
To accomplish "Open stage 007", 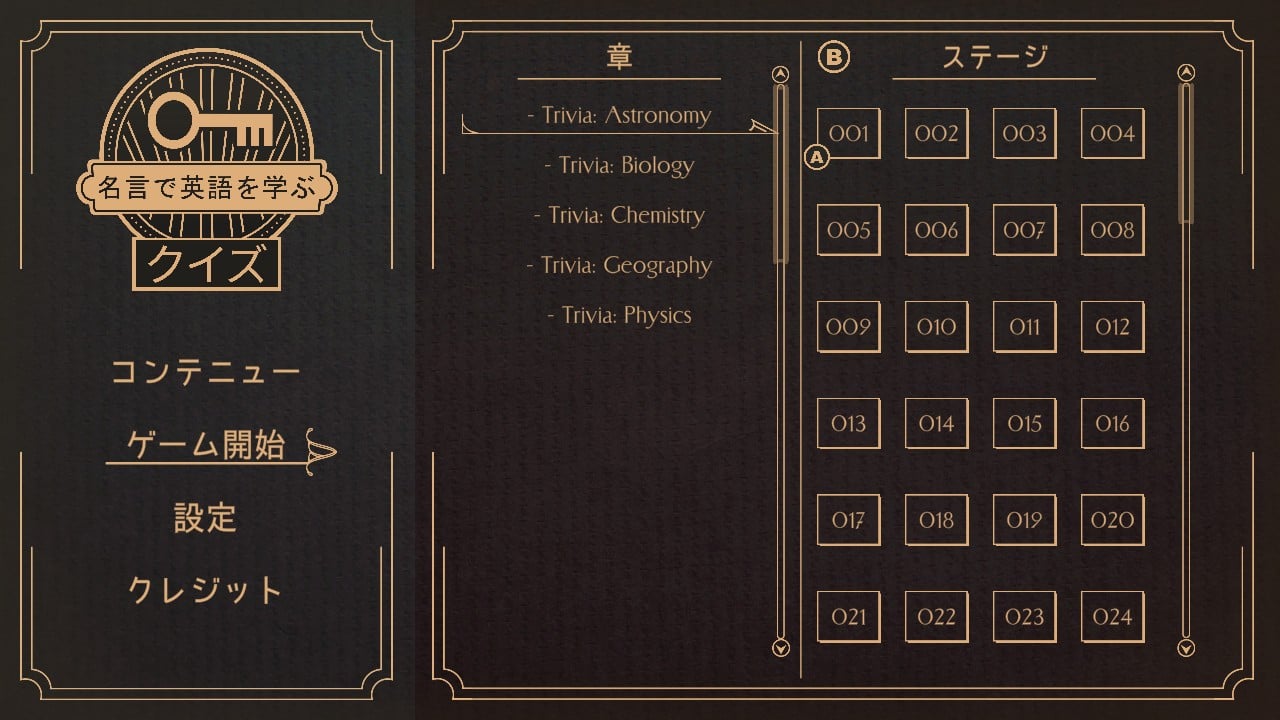I will (x=1024, y=230).
